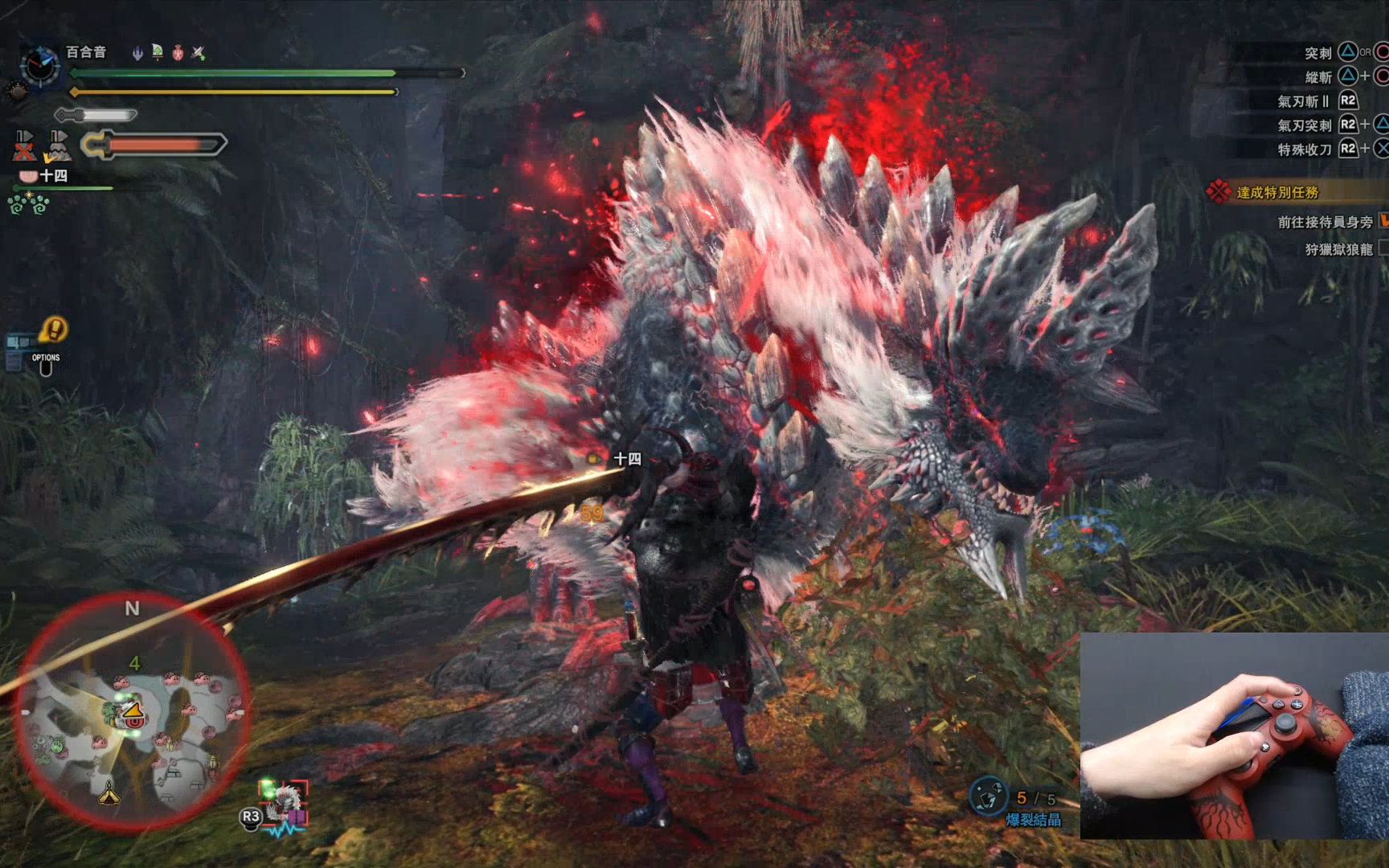Click the yellow exclamation notification icon

(54, 329)
